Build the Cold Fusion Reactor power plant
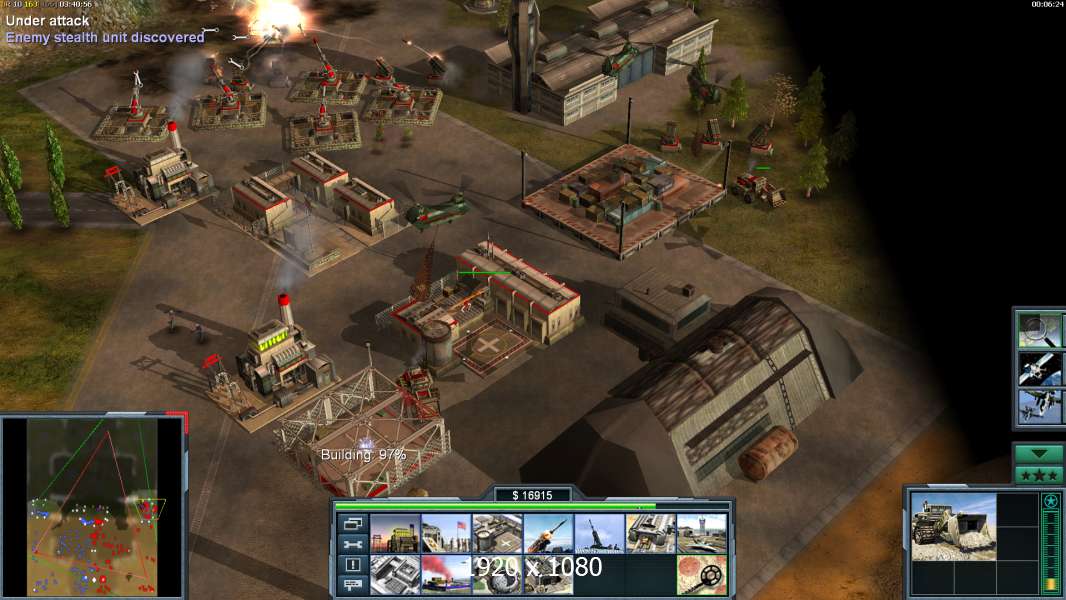Screen dimensions: 1066x600 click(395, 534)
